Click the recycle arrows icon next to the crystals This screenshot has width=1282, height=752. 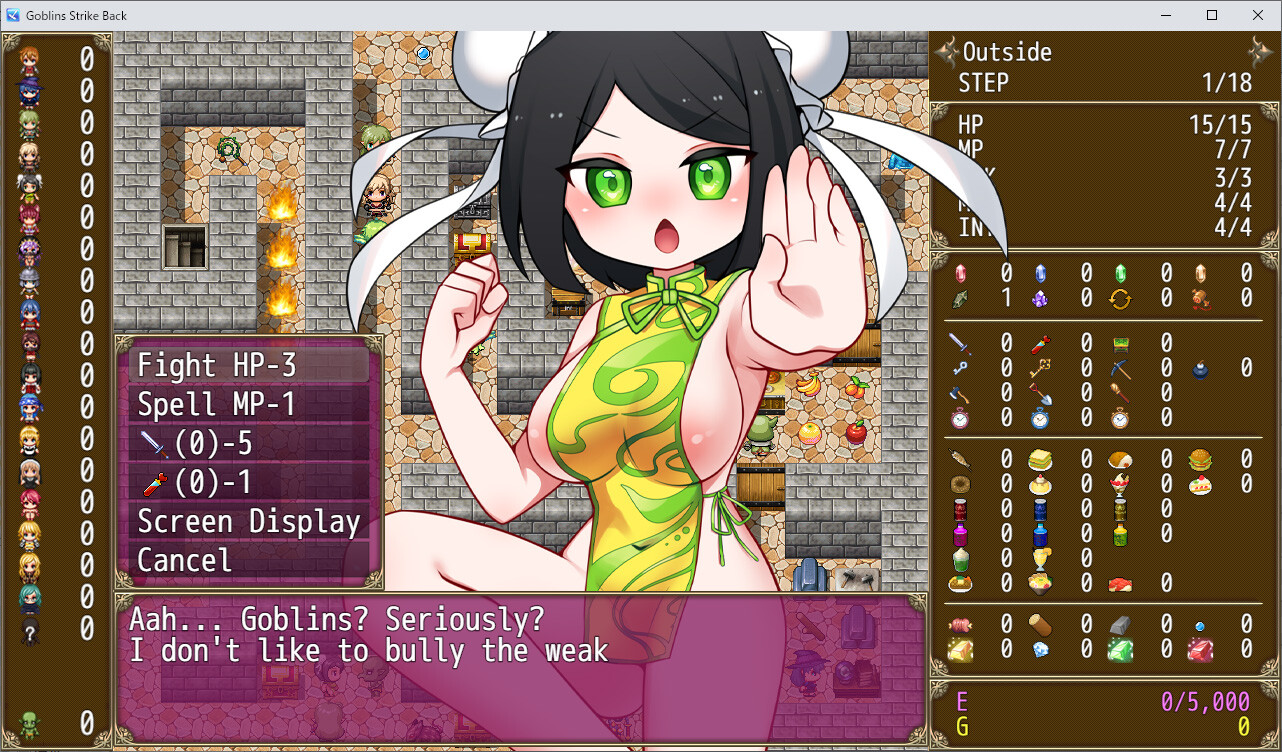(1121, 299)
